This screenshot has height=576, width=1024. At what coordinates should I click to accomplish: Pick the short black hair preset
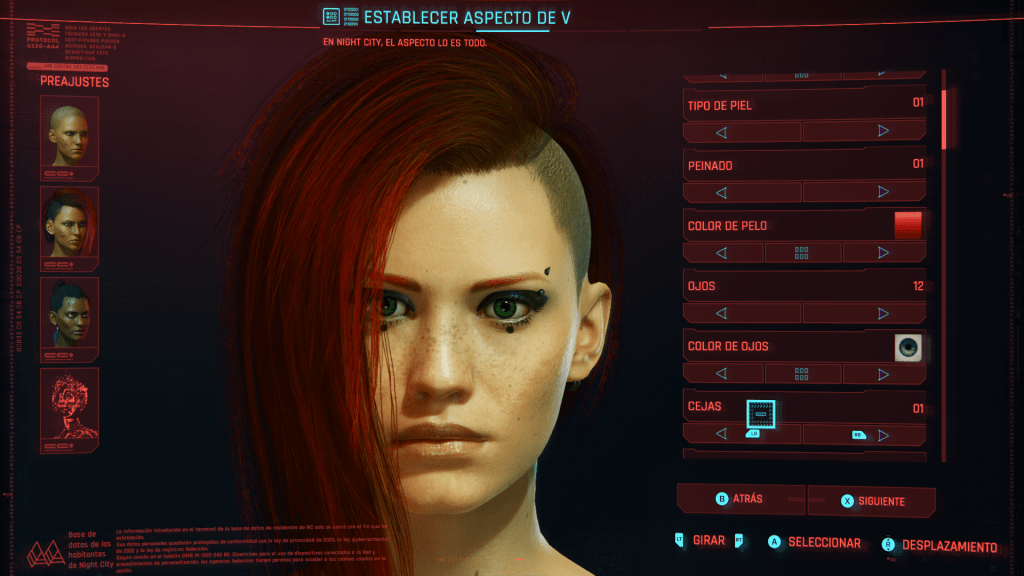click(69, 314)
